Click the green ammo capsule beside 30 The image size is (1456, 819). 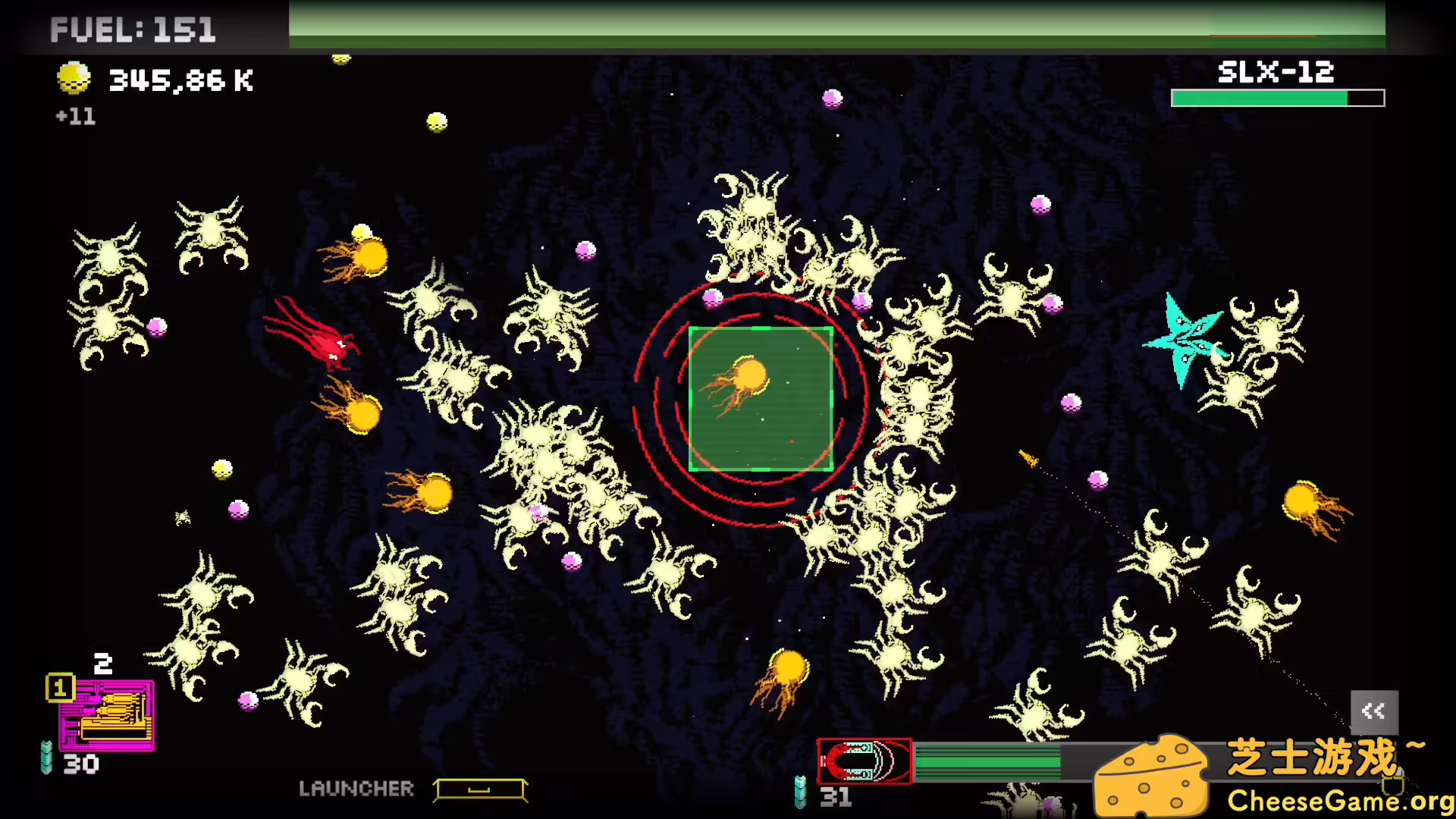coord(47,758)
